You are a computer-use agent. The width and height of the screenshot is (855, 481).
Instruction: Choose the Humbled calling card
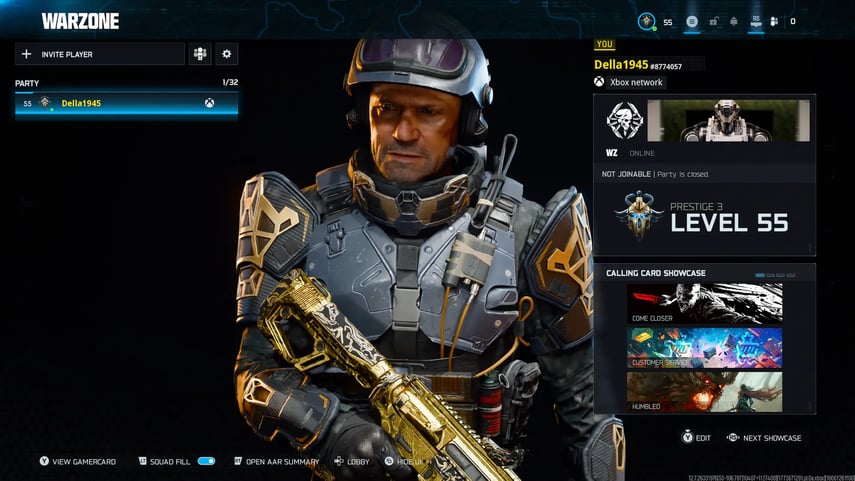click(704, 391)
